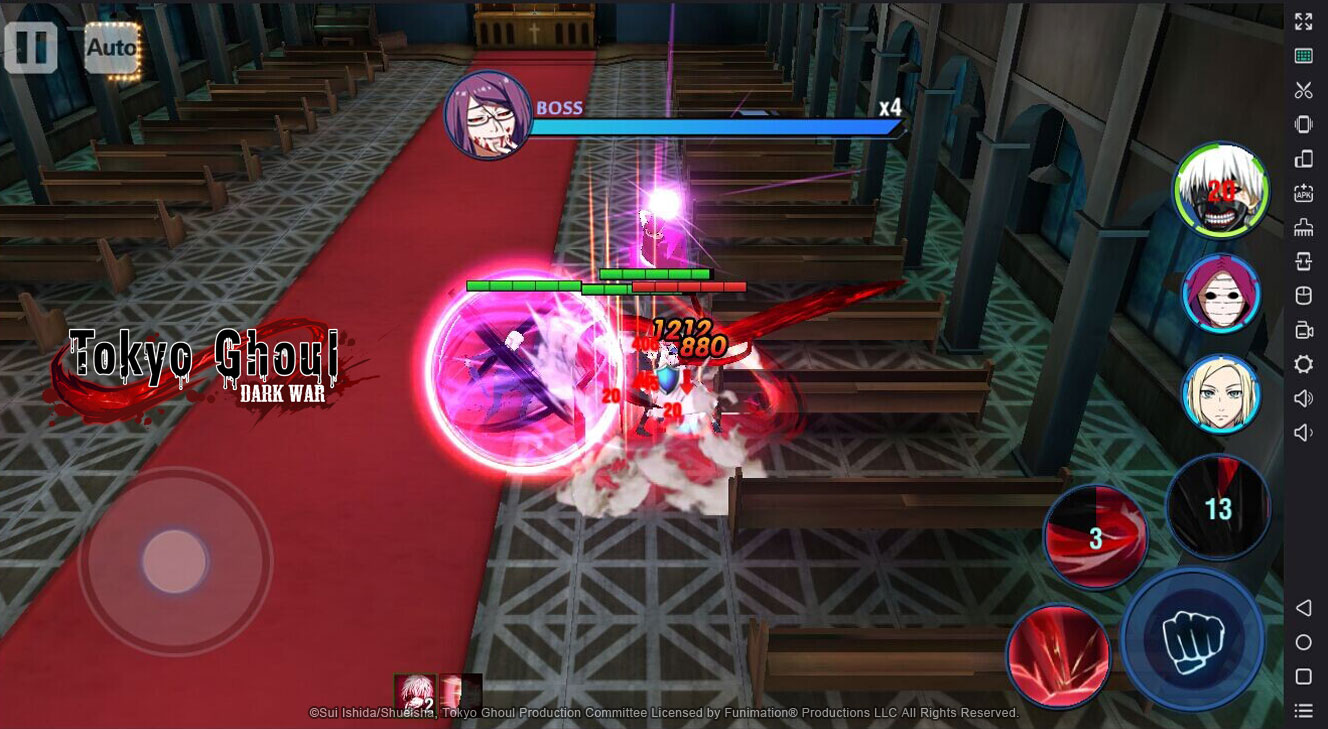Pause the battle
The width and height of the screenshot is (1328, 729).
(31, 47)
